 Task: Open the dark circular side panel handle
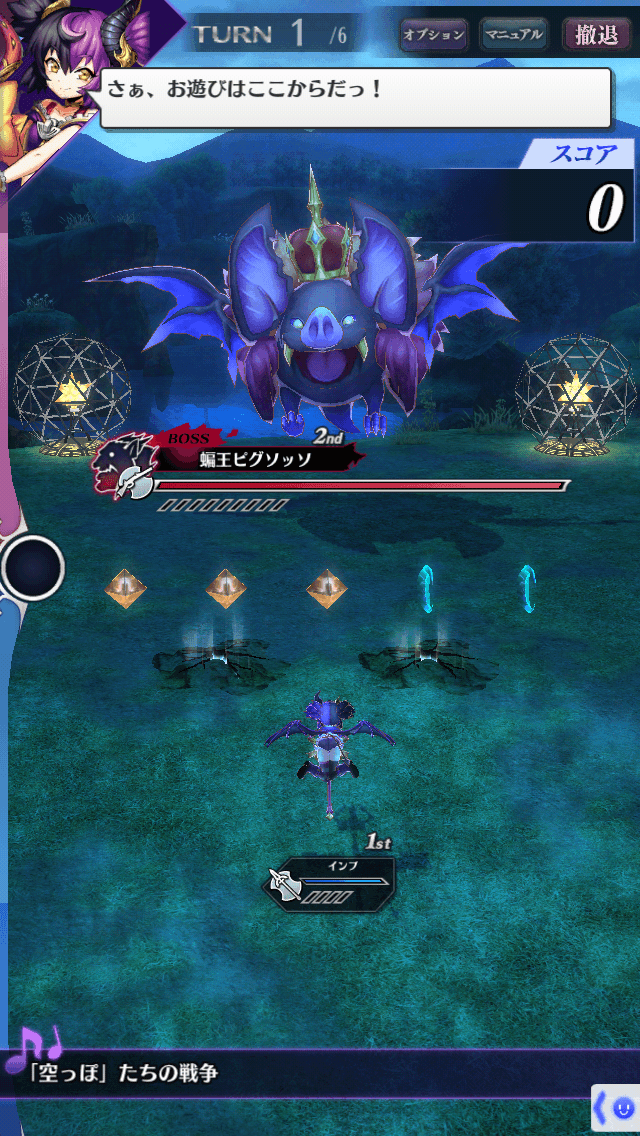tap(33, 568)
